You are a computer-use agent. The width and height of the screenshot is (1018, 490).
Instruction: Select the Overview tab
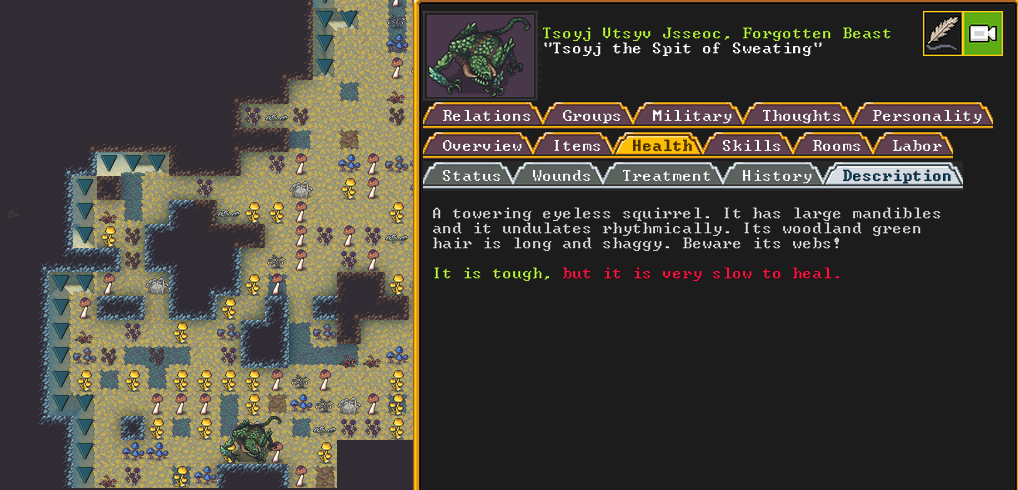coord(482,146)
